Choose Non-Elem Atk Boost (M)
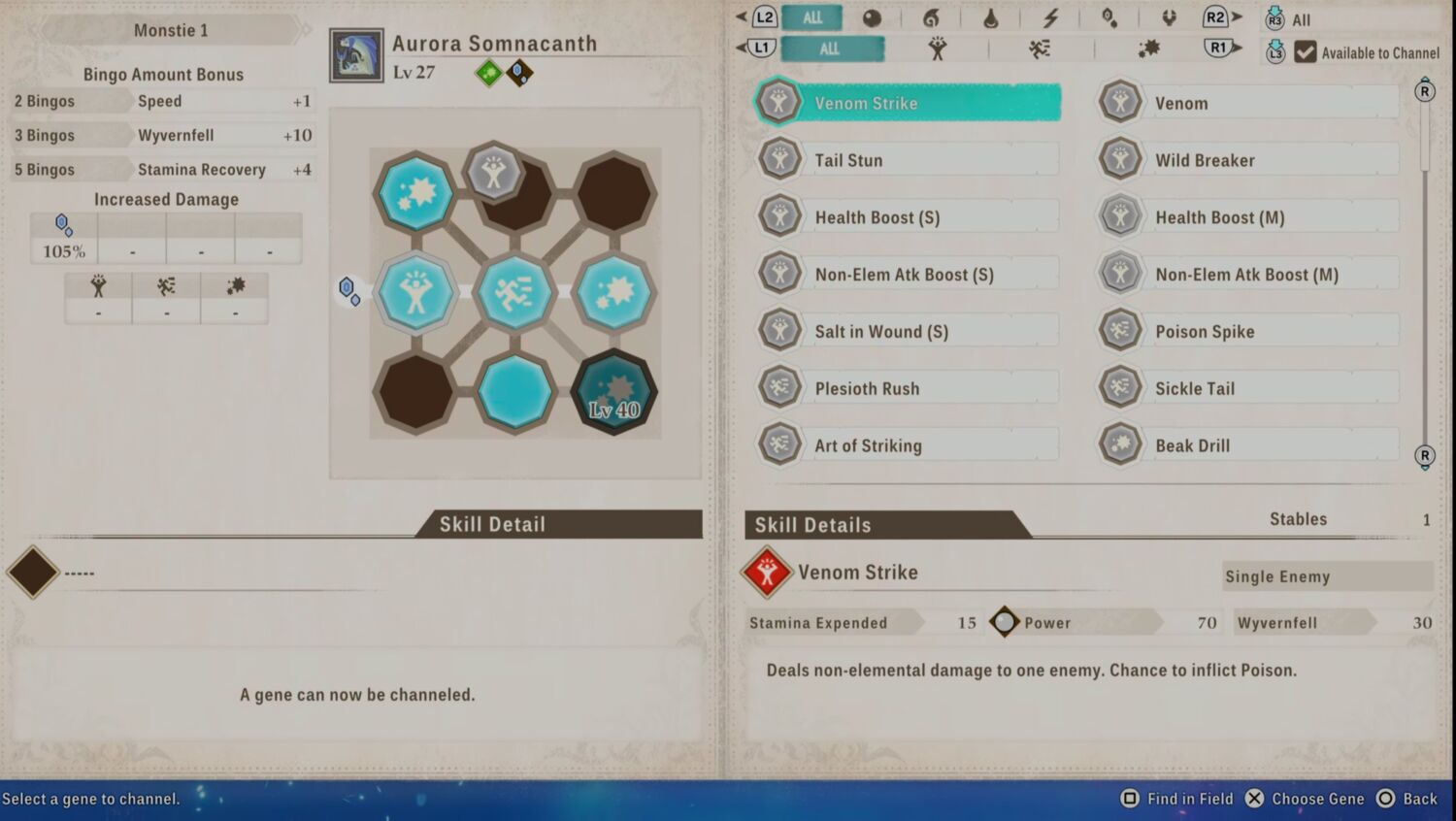This screenshot has height=821, width=1456. tap(1248, 275)
